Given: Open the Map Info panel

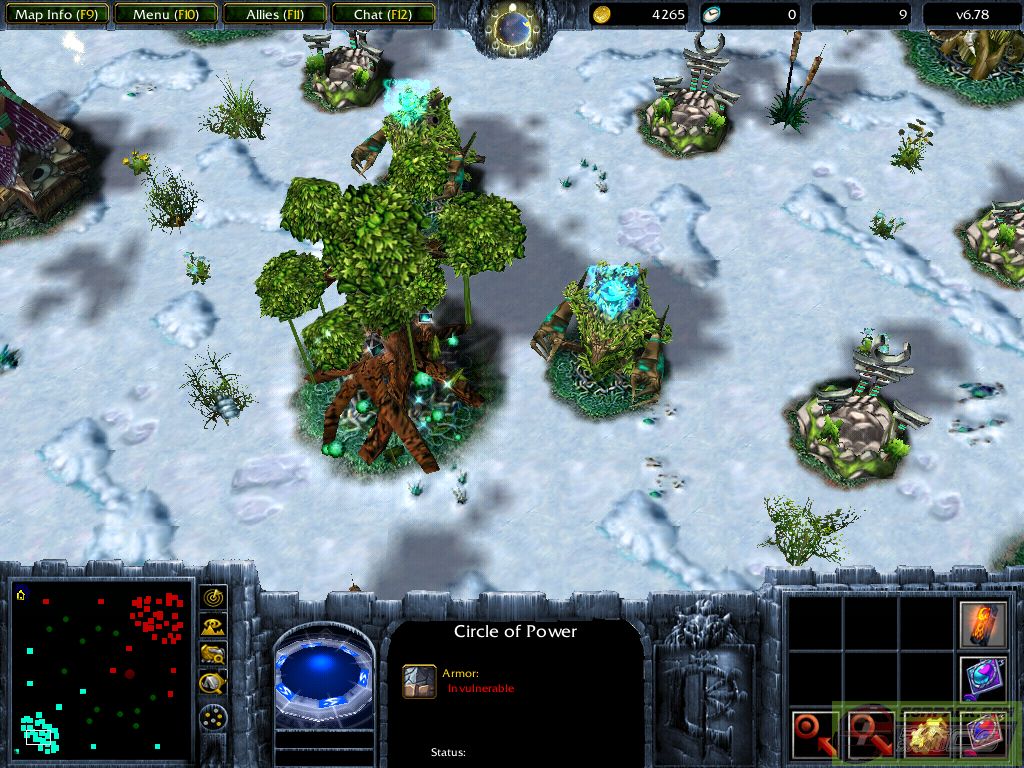Looking at the screenshot, I should 55,15.
